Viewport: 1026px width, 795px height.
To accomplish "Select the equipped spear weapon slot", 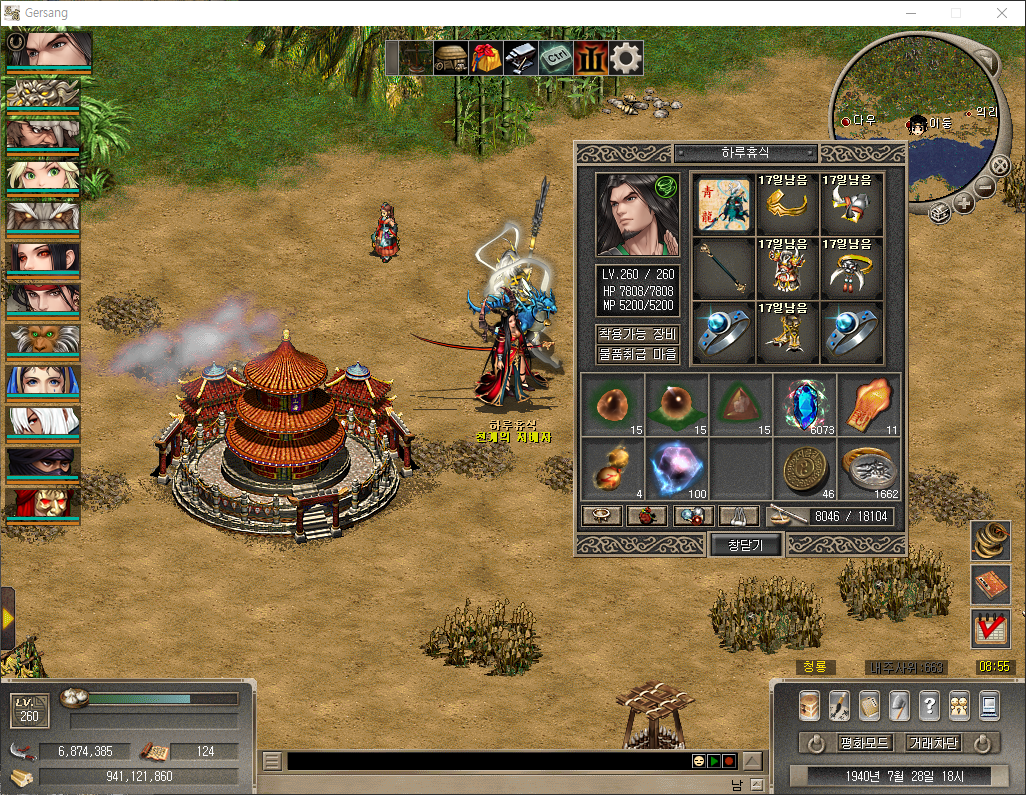I will click(x=724, y=269).
